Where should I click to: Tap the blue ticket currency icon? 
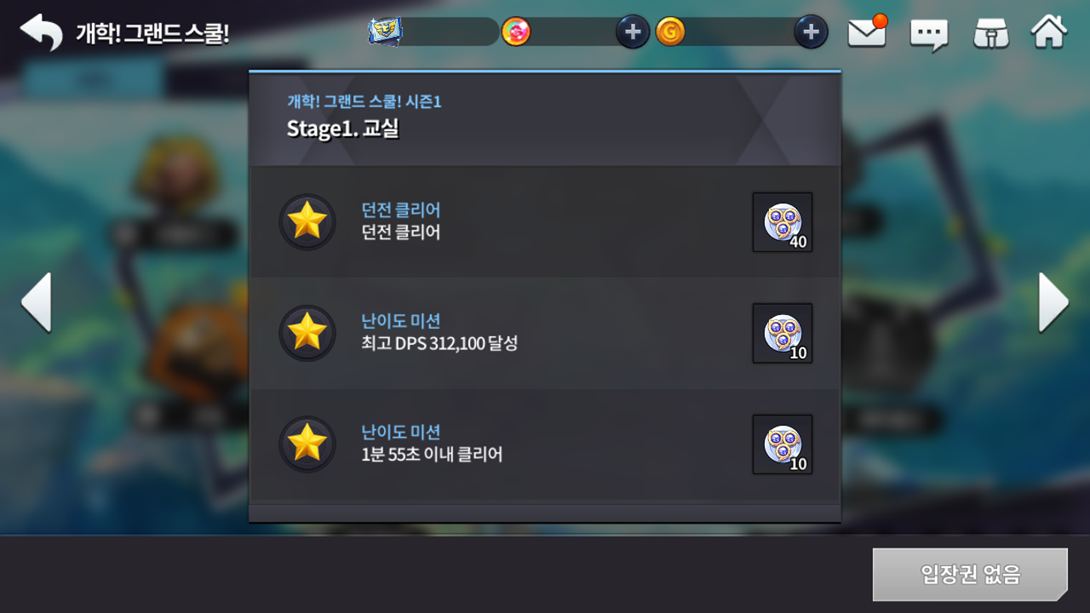385,32
